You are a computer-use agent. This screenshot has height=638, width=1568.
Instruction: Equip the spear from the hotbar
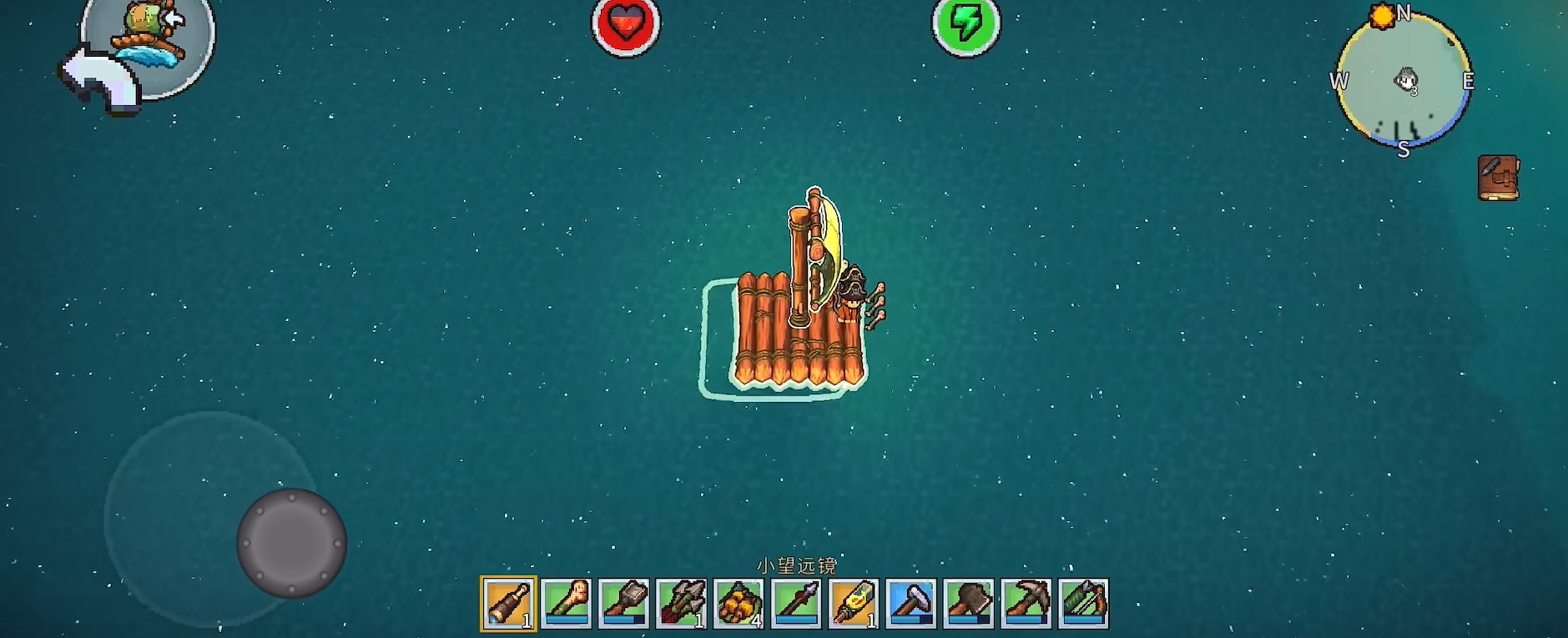coord(796,603)
